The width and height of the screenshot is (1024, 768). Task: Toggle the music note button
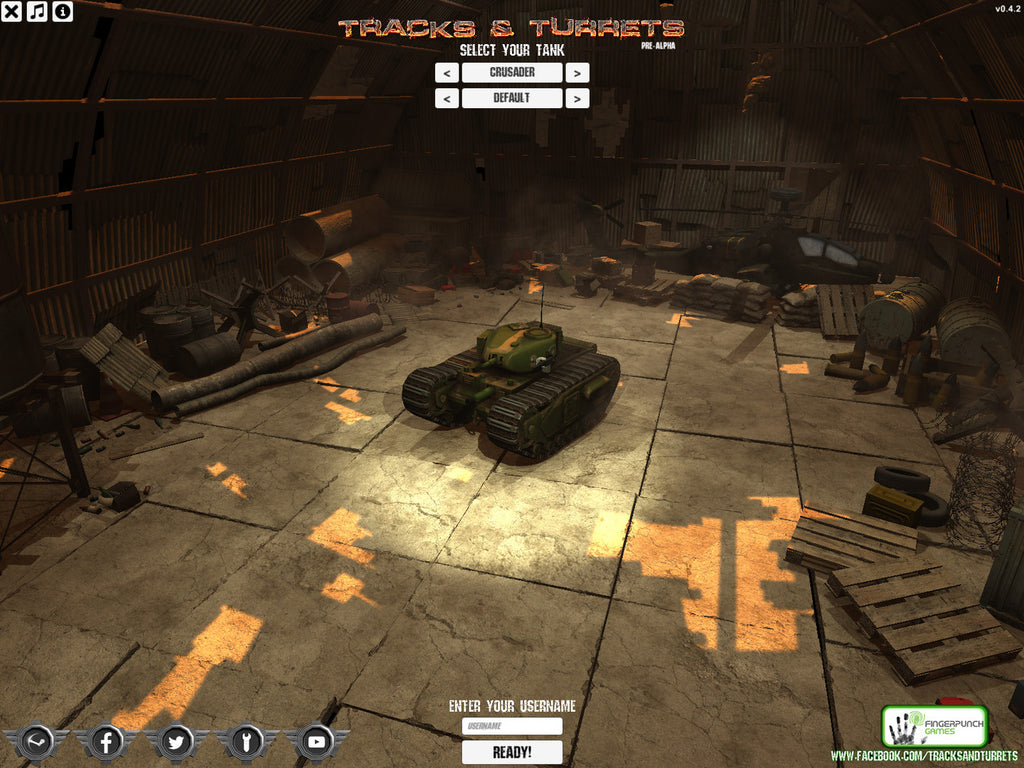pyautogui.click(x=36, y=11)
